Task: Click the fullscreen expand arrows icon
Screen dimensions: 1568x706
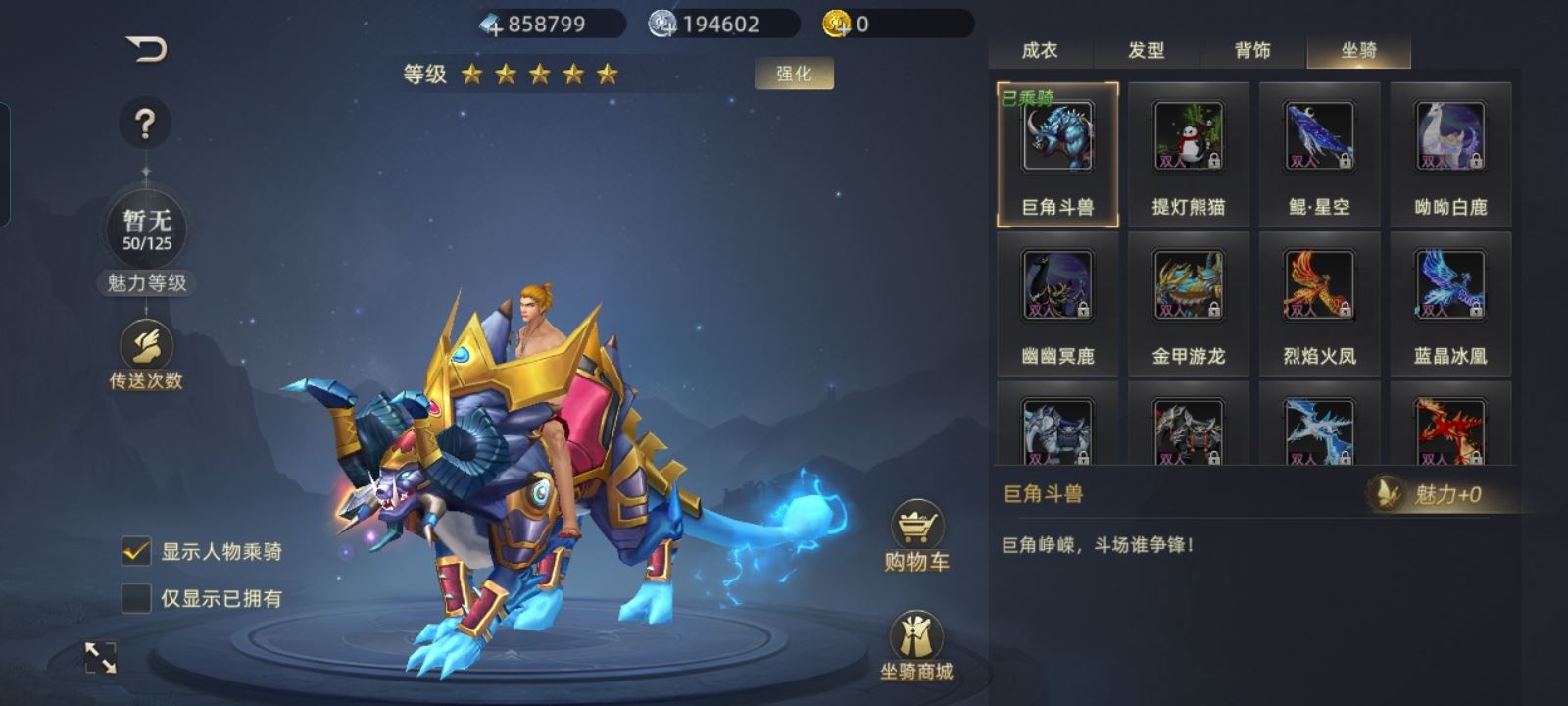Action: click(x=101, y=658)
